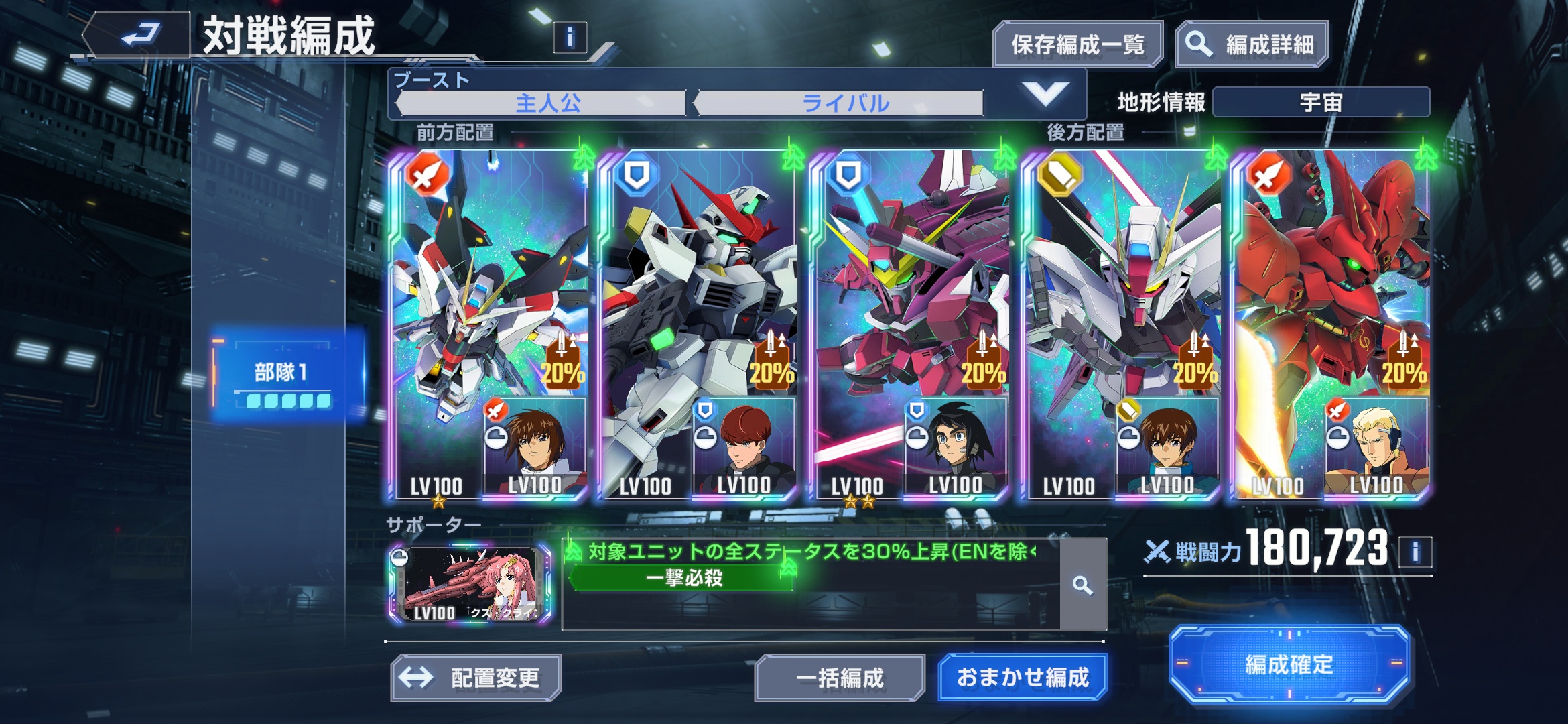The image size is (1568, 724).
Task: Open 編成詳細 formation details
Action: click(x=1251, y=45)
